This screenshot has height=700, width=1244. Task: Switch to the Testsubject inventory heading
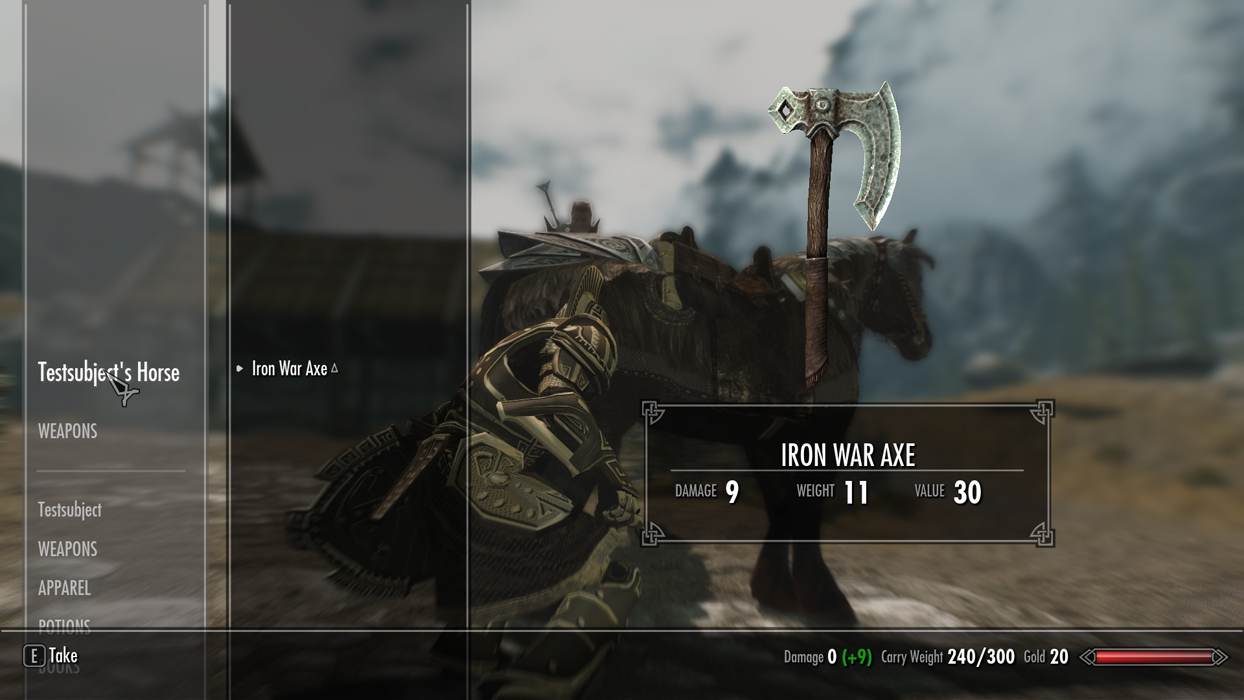point(69,510)
